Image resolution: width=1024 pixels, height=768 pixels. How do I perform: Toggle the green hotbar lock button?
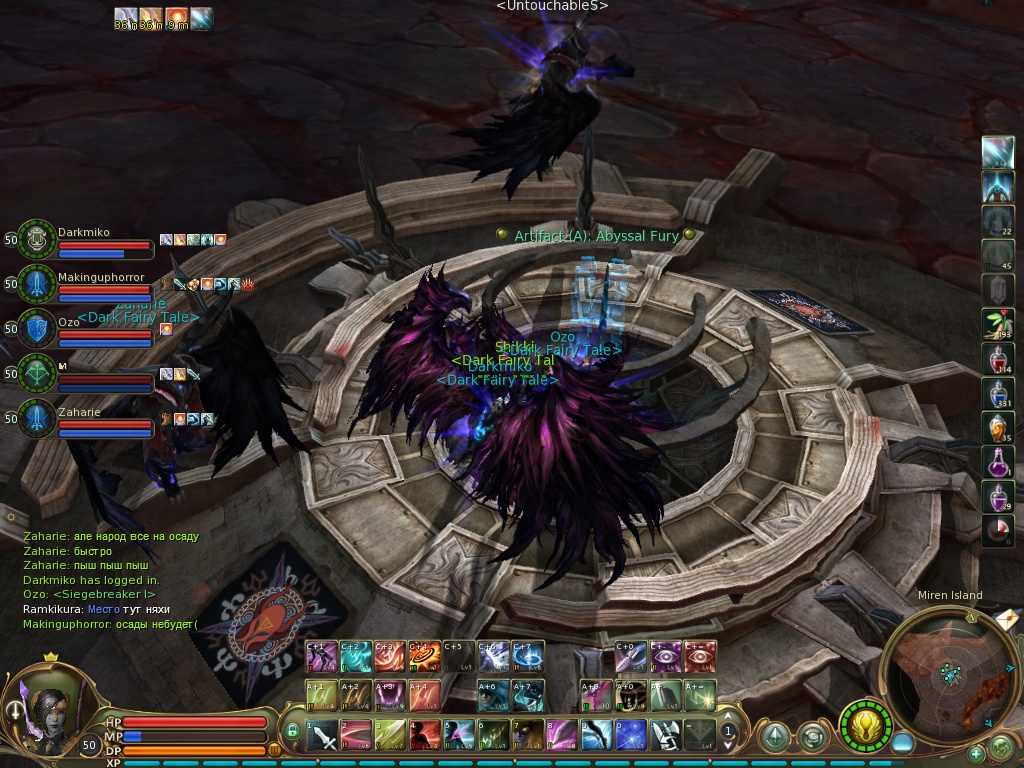[x=293, y=731]
